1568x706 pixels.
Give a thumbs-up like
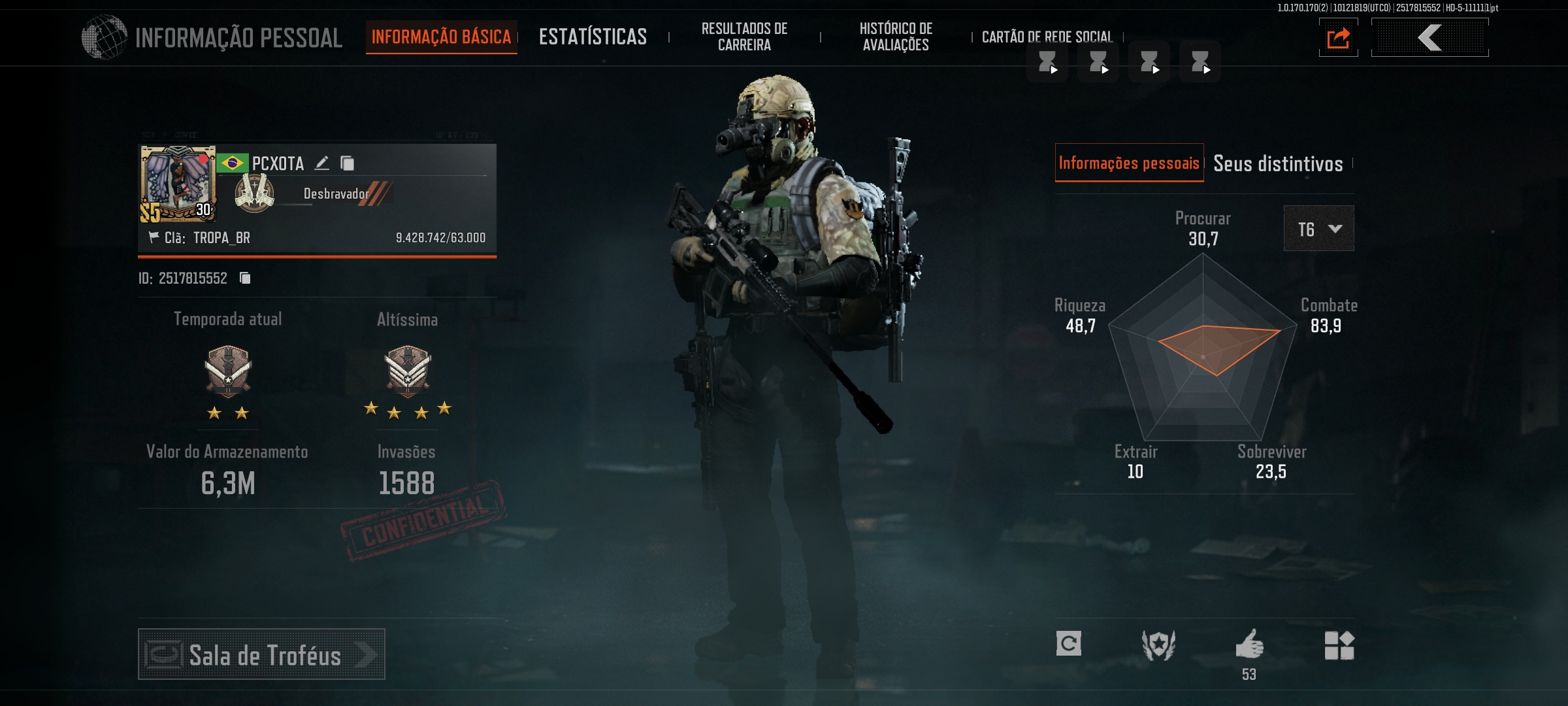[1249, 645]
